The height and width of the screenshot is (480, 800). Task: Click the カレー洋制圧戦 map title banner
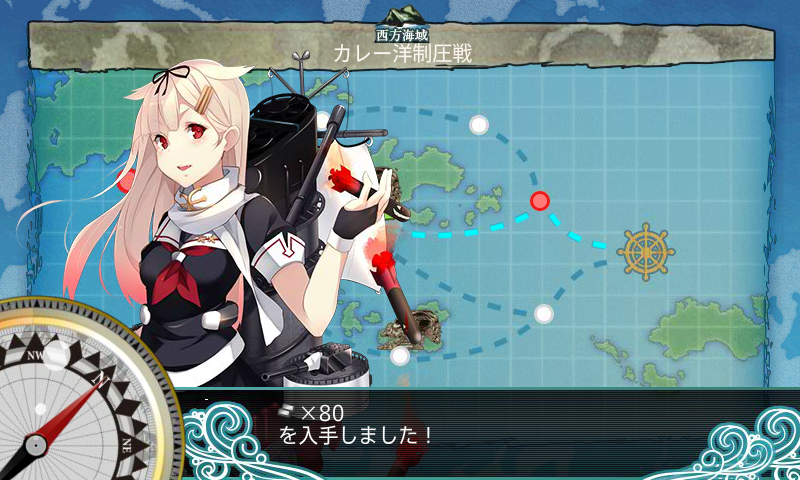(402, 53)
